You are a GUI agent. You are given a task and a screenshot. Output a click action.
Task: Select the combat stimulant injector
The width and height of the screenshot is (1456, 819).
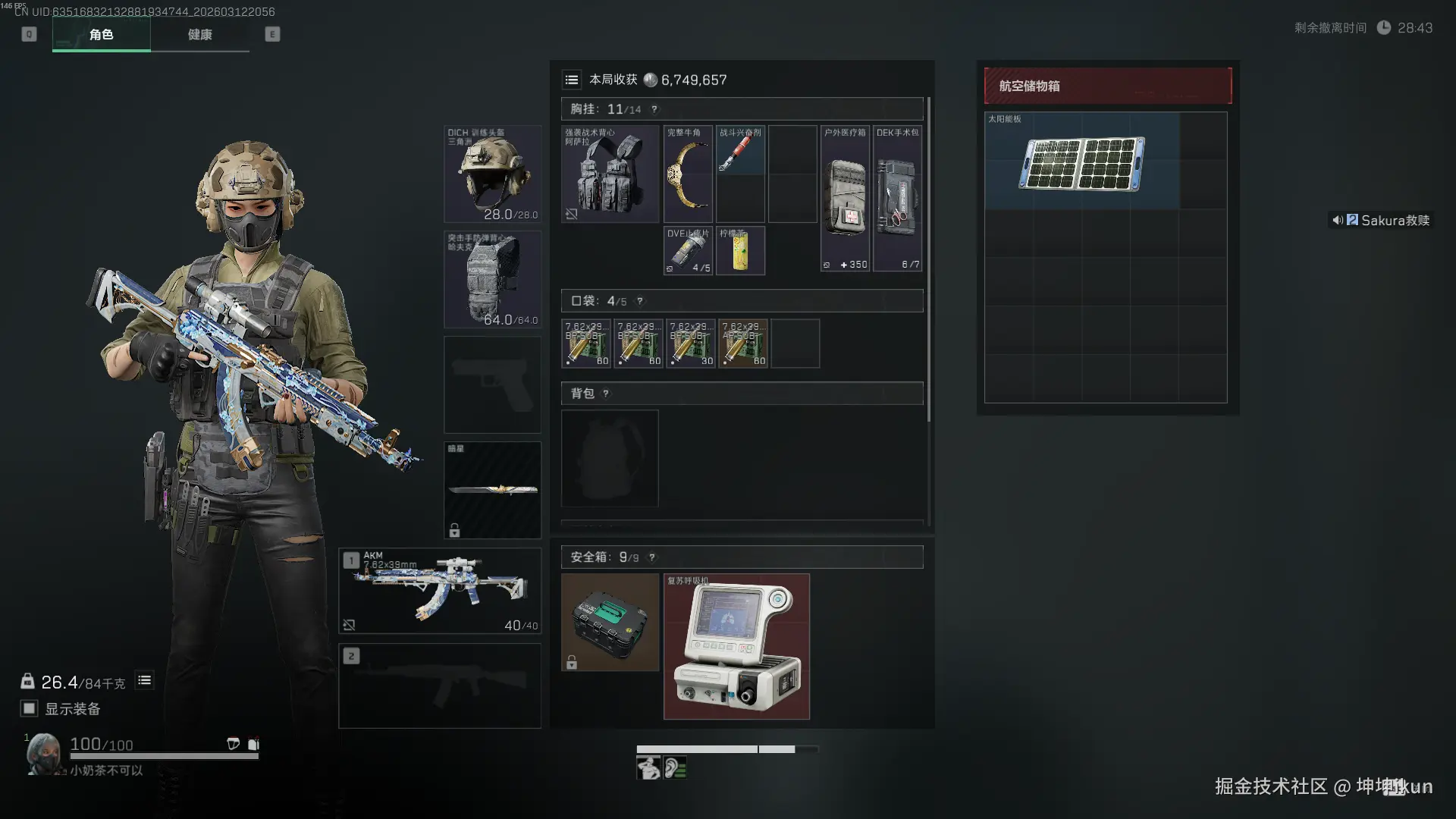point(739,151)
